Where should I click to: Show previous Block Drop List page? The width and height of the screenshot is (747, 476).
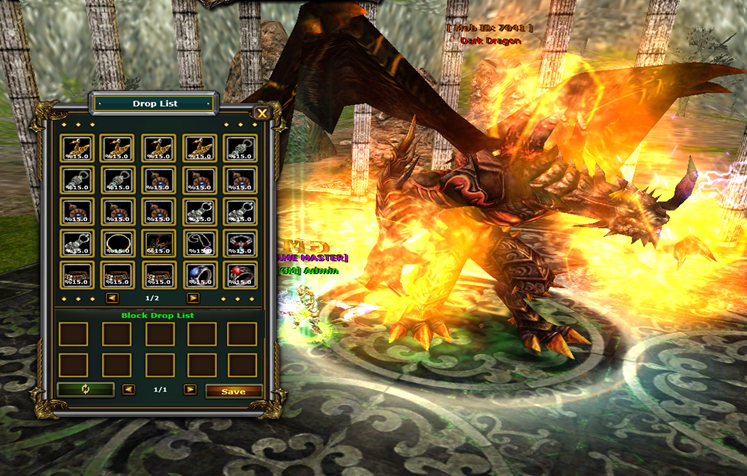tap(128, 390)
